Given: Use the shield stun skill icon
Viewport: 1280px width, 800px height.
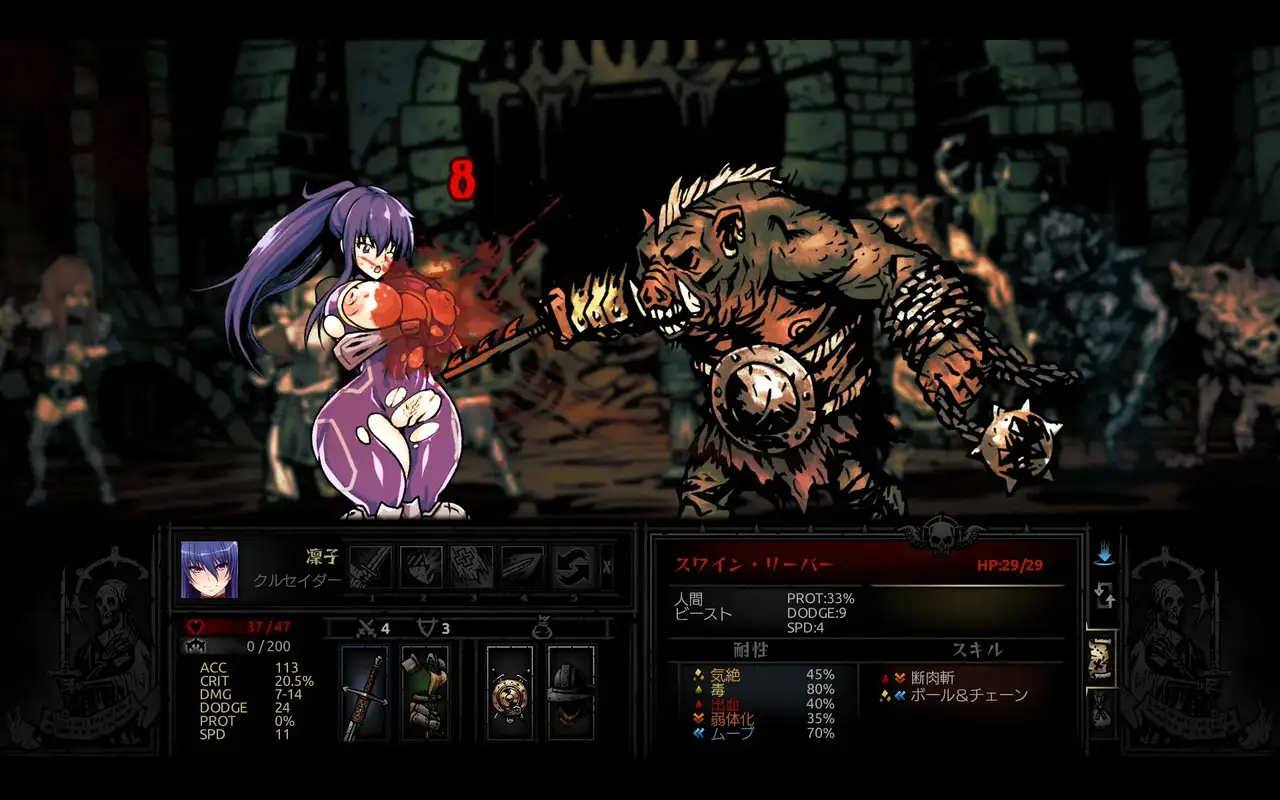Looking at the screenshot, I should click(421, 567).
